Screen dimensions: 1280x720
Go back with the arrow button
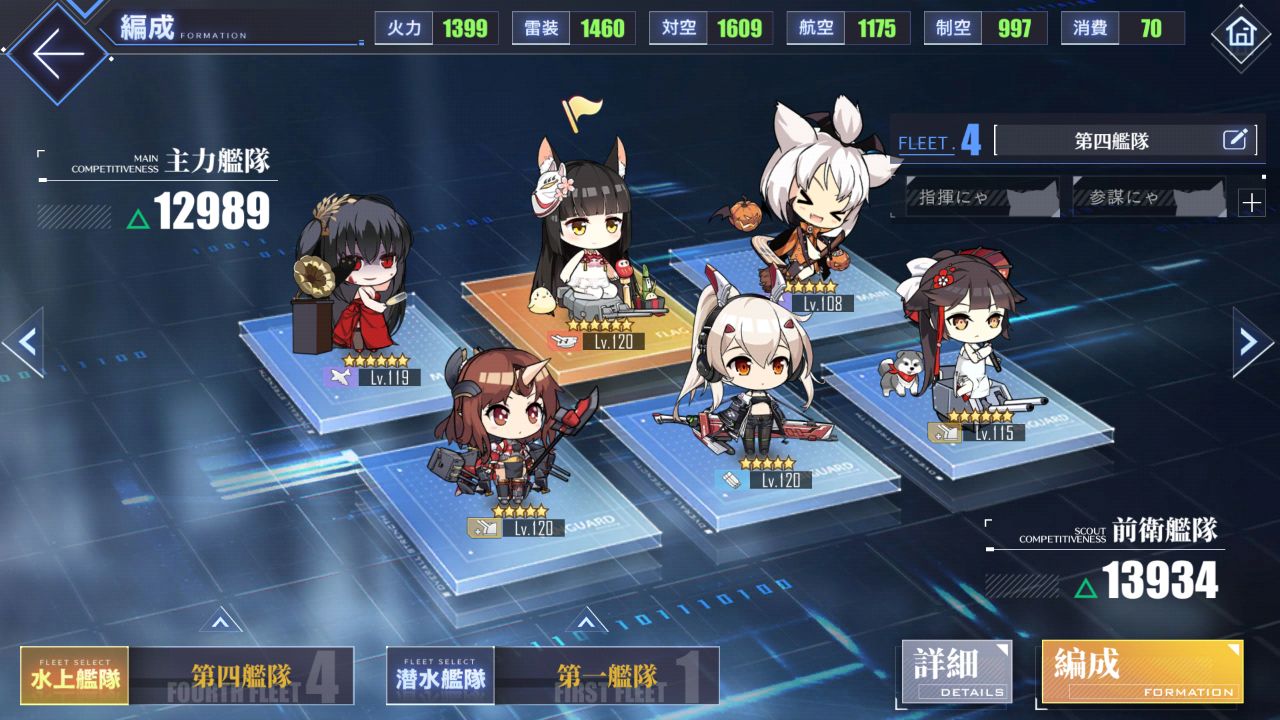(55, 52)
